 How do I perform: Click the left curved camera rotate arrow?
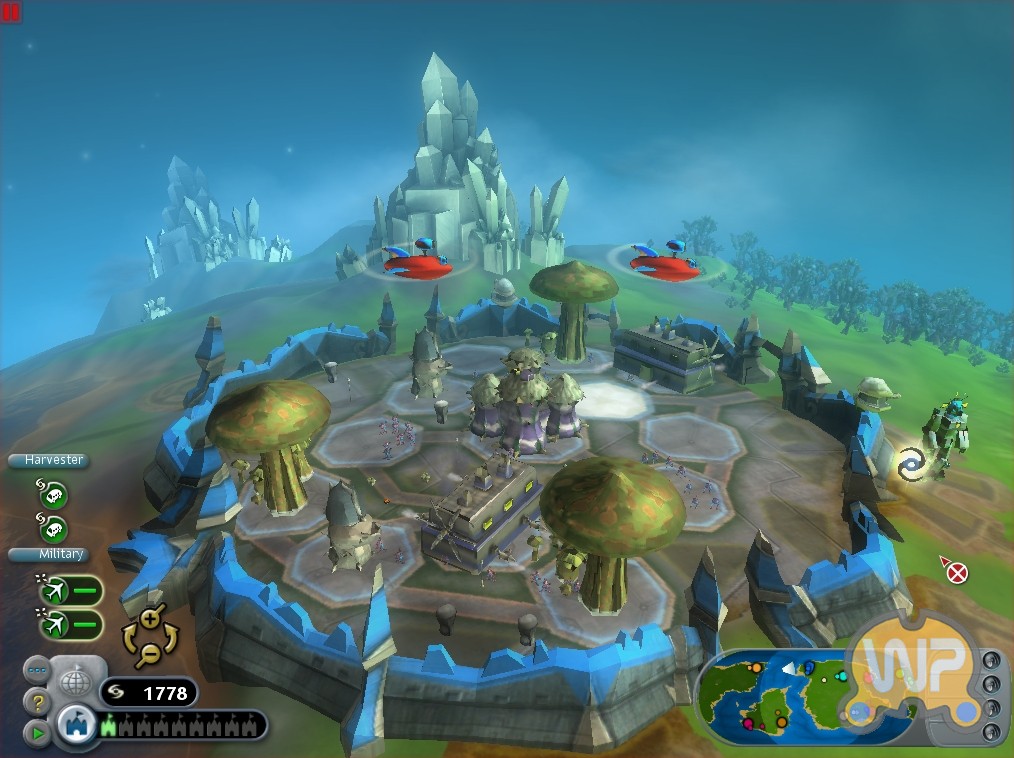(130, 637)
